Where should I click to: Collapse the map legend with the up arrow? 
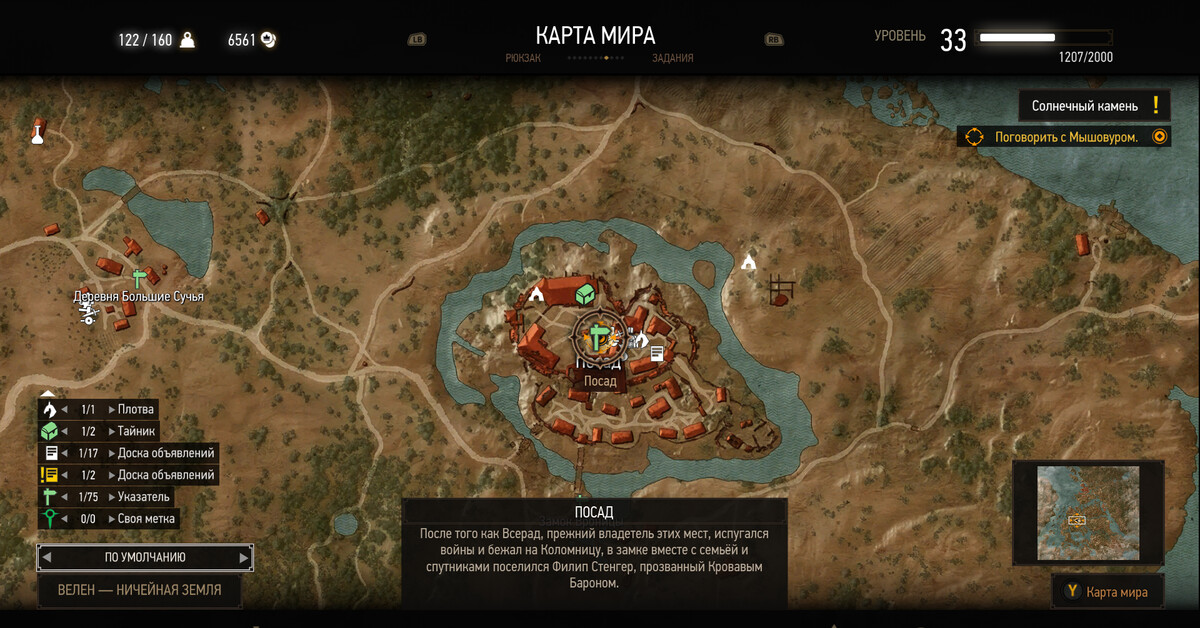point(48,393)
